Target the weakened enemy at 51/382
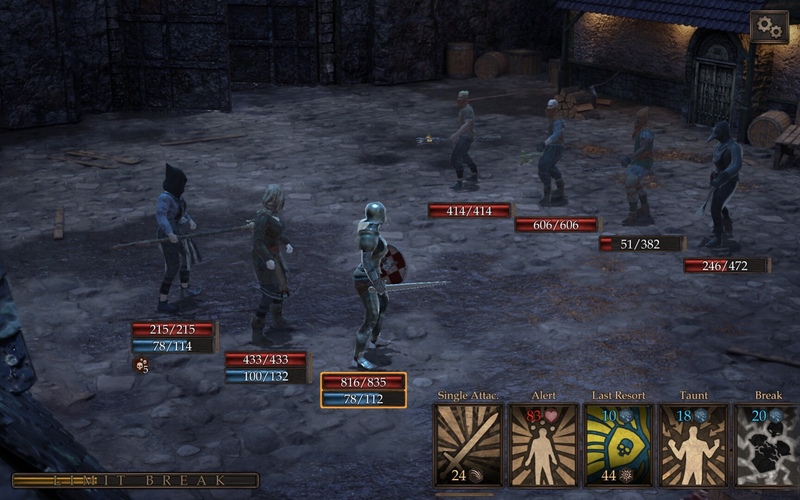The image size is (800, 500). click(x=638, y=170)
